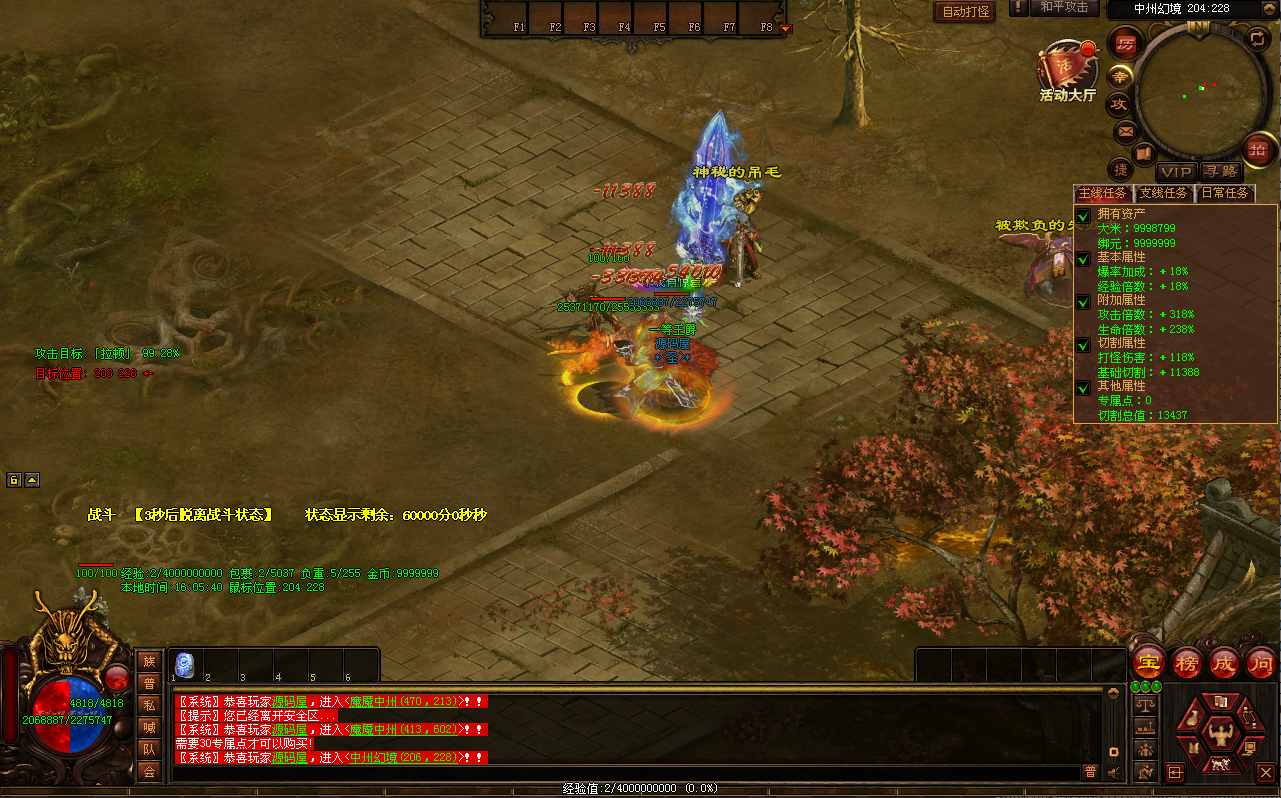Select the 主线任务 main quest tab
1281x798 pixels.
[1103, 193]
